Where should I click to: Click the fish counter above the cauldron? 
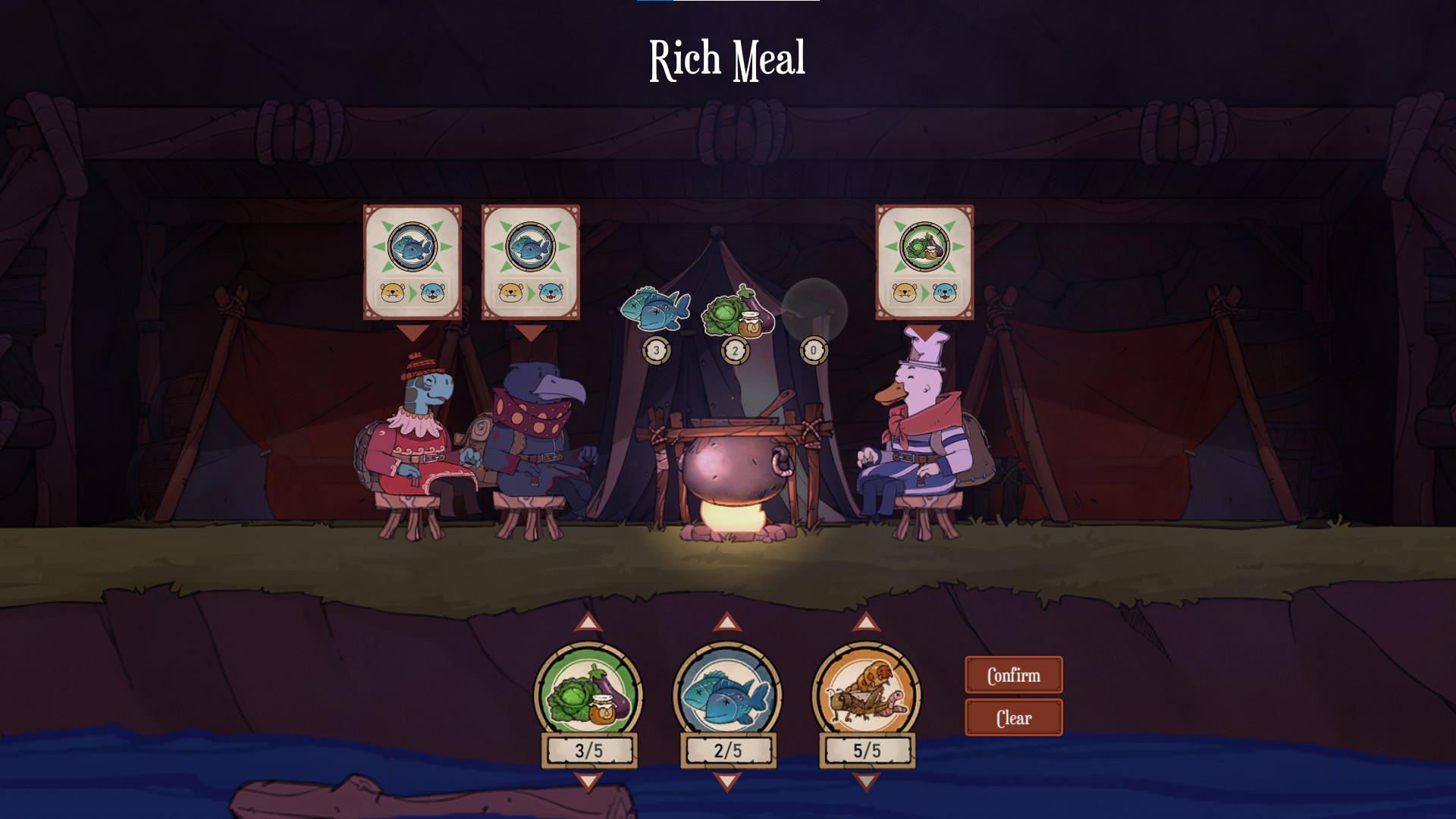656,351
